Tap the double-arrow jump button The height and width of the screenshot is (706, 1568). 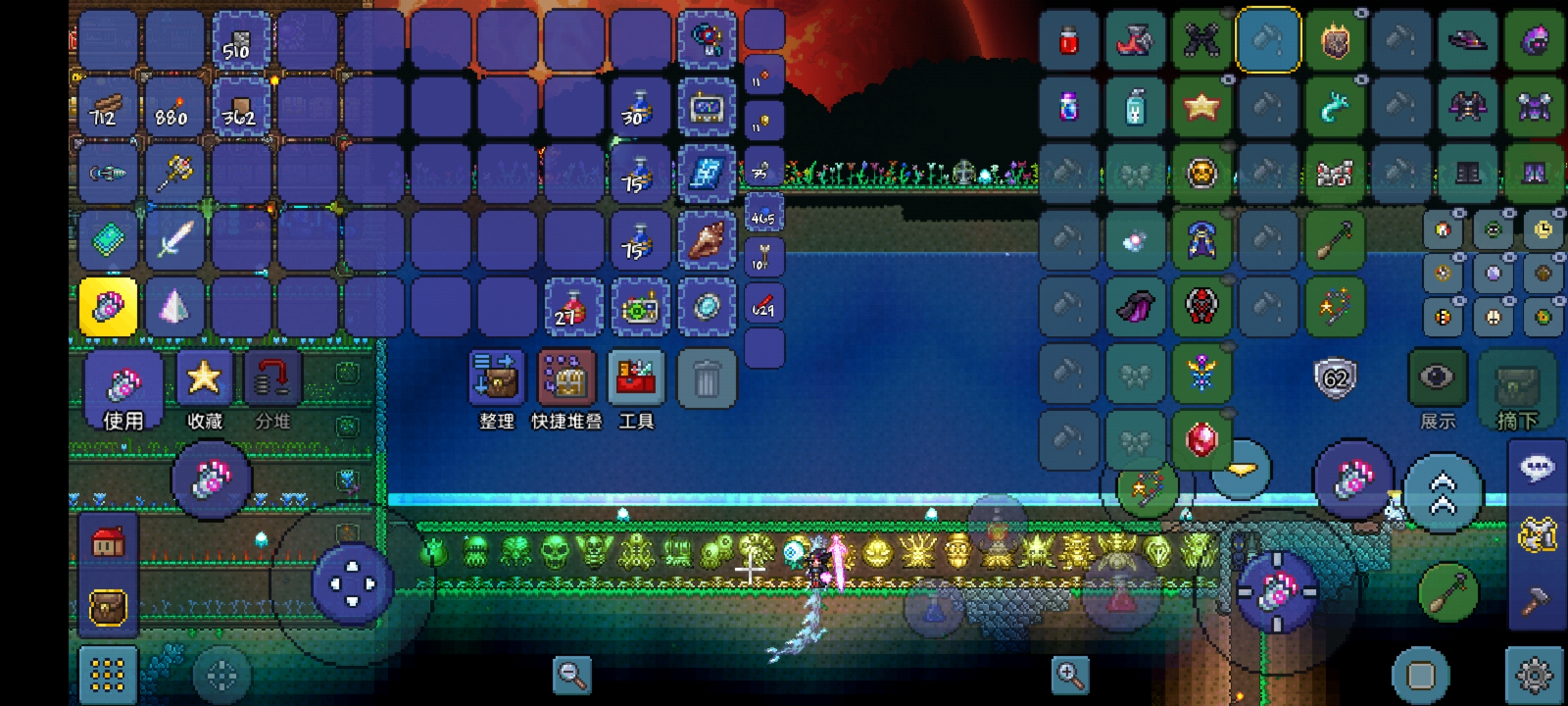point(1444,494)
